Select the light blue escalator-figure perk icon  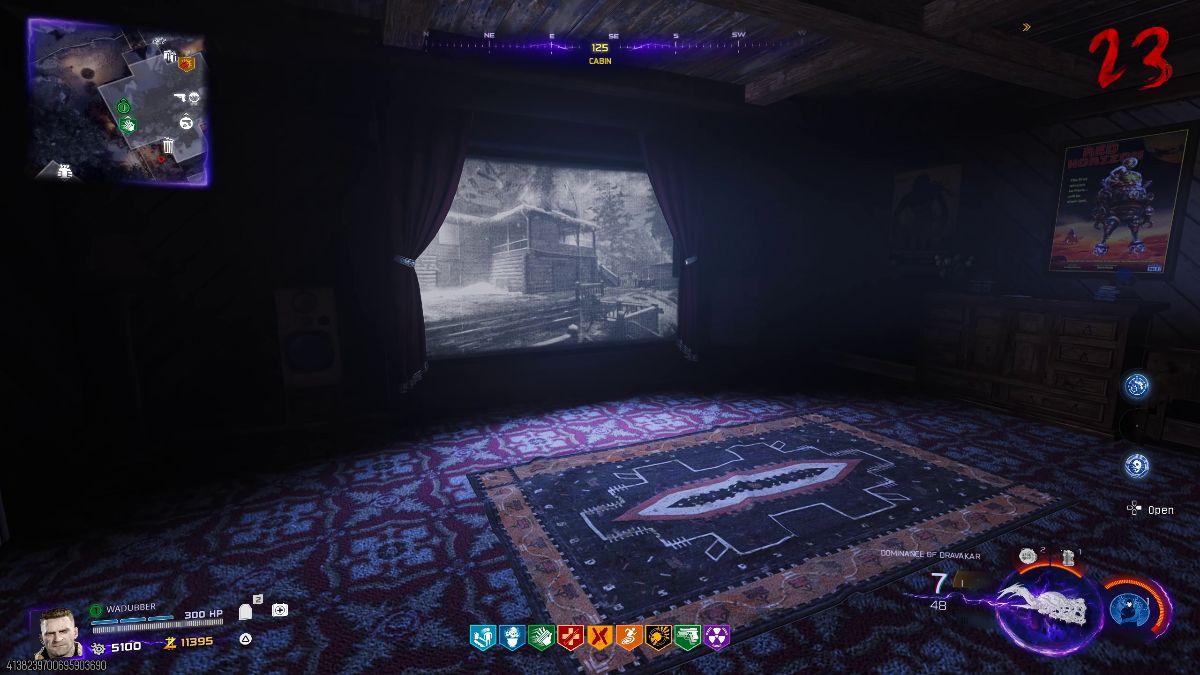pos(481,635)
